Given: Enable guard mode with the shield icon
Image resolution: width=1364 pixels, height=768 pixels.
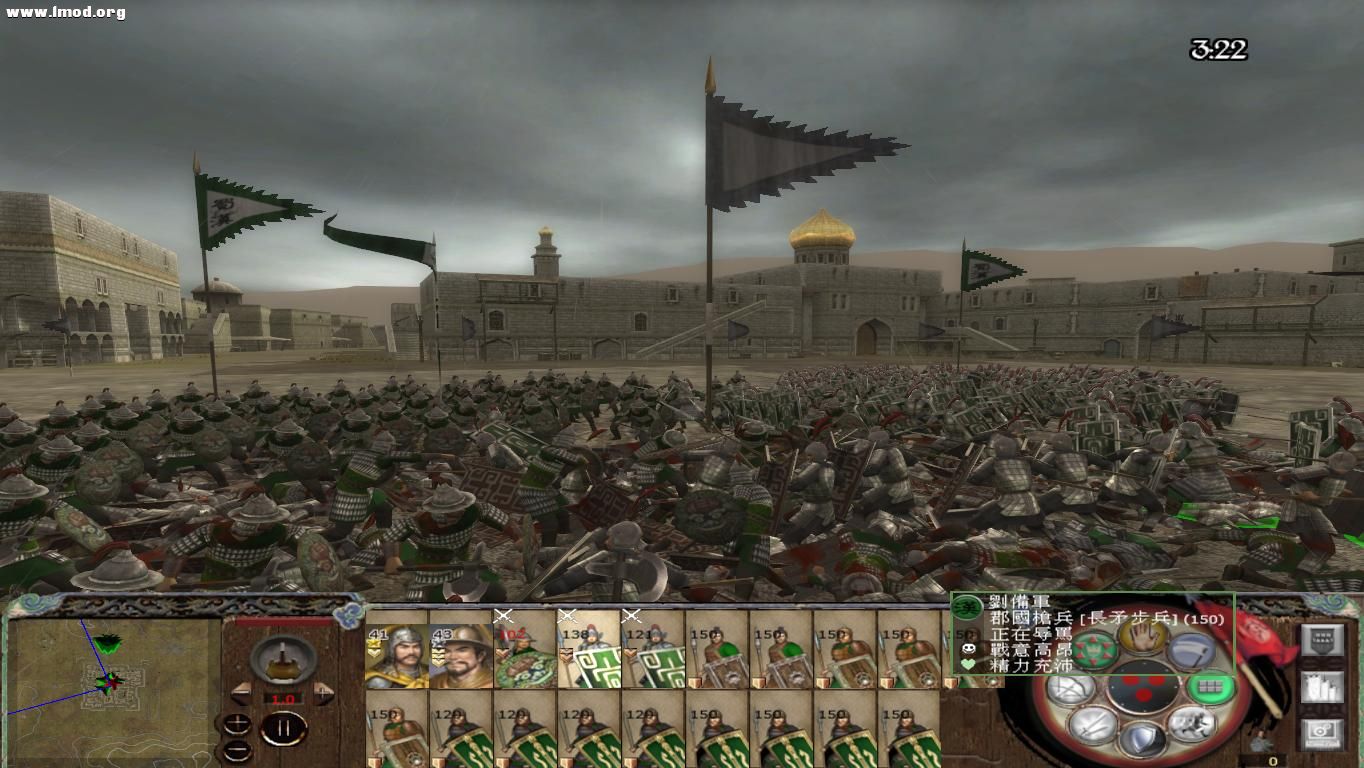Looking at the screenshot, I should [x=1142, y=738].
